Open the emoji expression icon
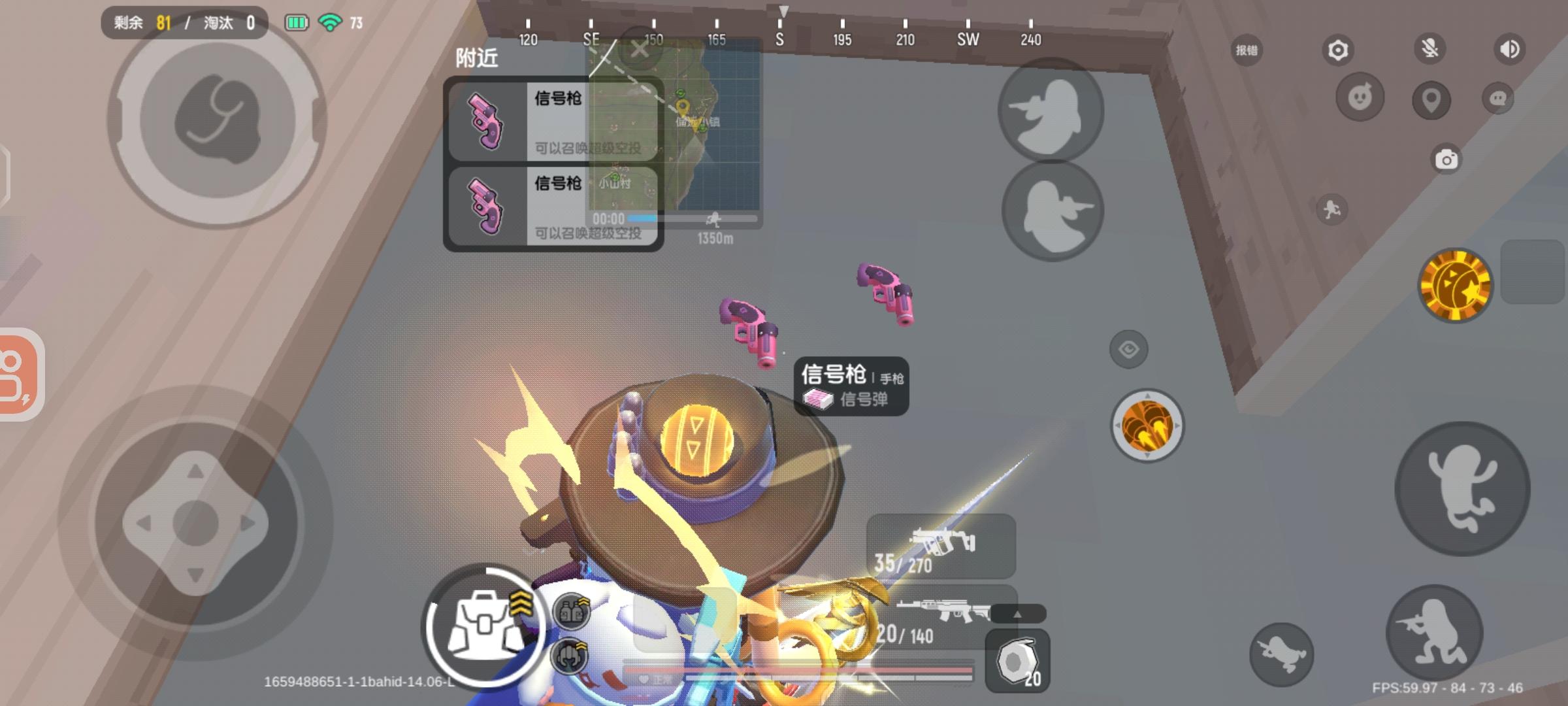 (x=1360, y=98)
